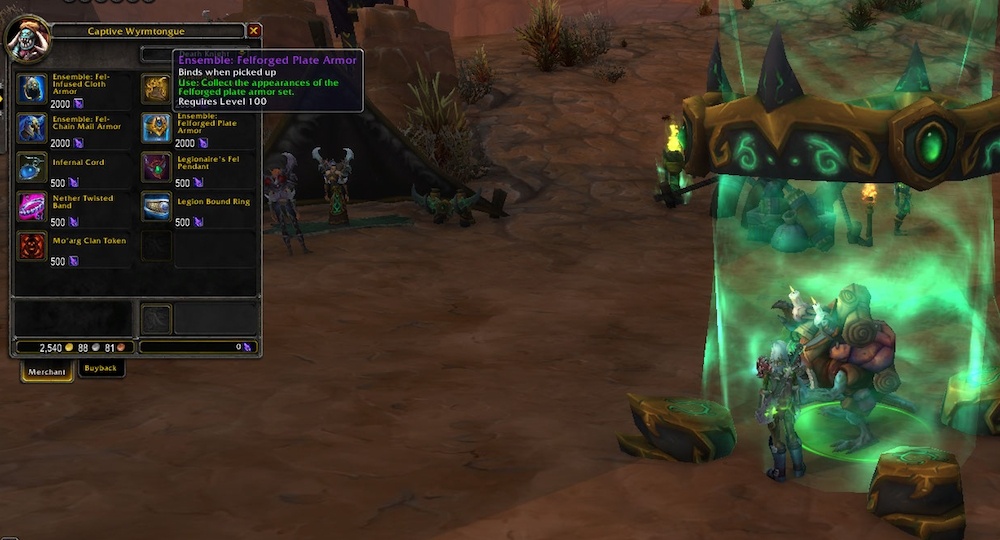Viewport: 1000px width, 540px height.
Task: Select the Legion Bound Ring
Action: [156, 206]
